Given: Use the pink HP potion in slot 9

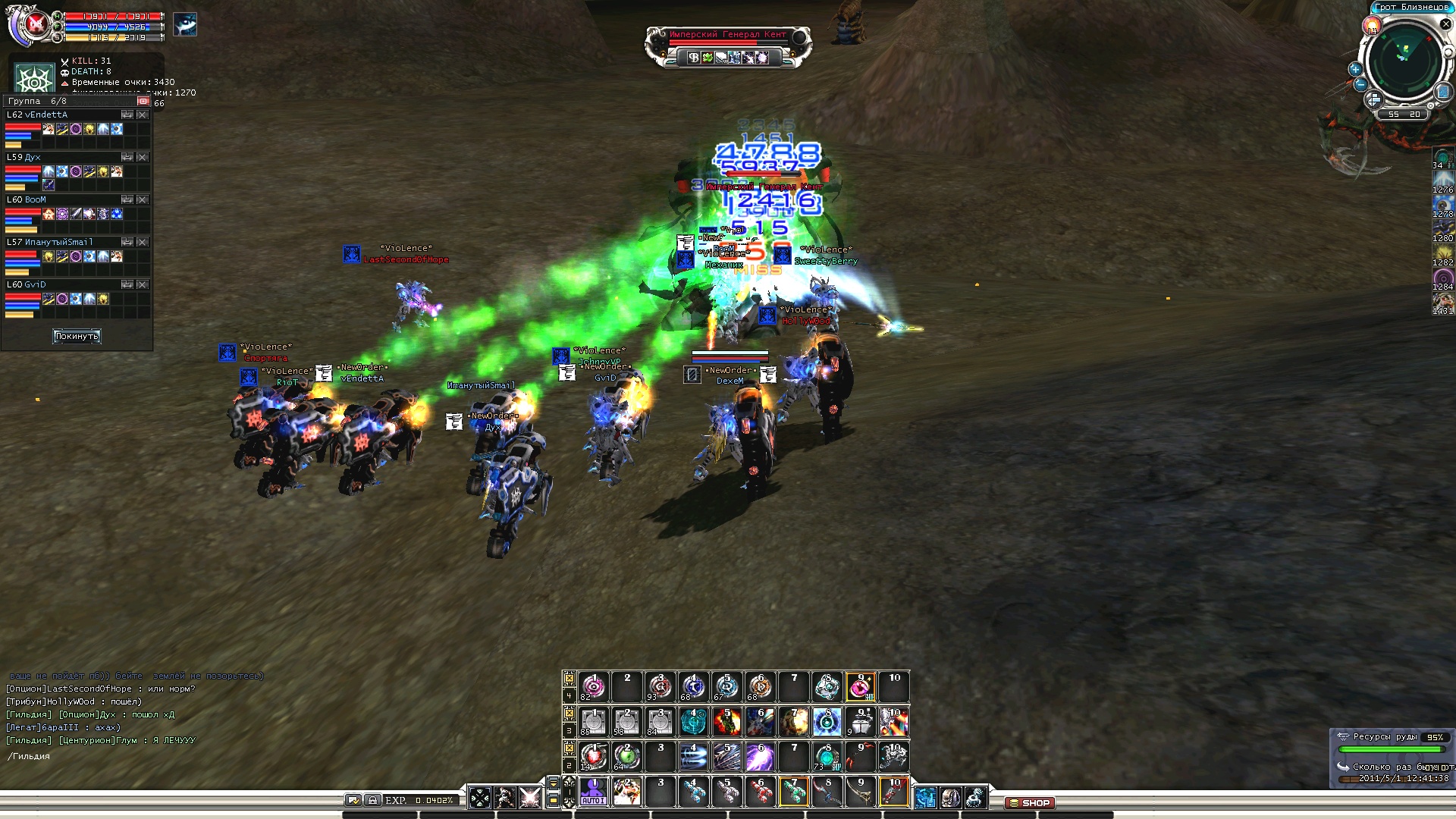Looking at the screenshot, I should point(860,687).
